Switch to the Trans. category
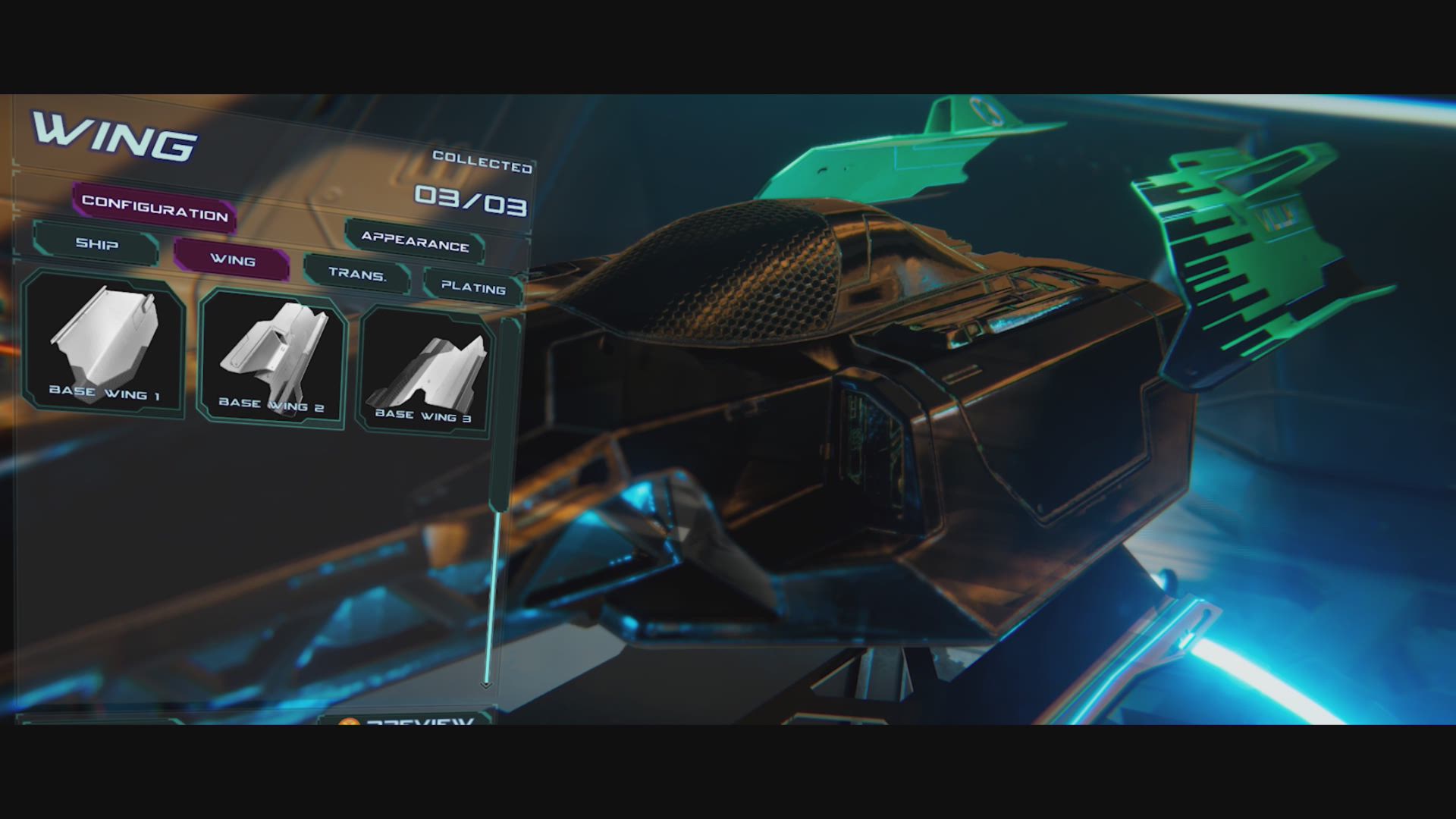Viewport: 1456px width, 819px height. point(357,274)
